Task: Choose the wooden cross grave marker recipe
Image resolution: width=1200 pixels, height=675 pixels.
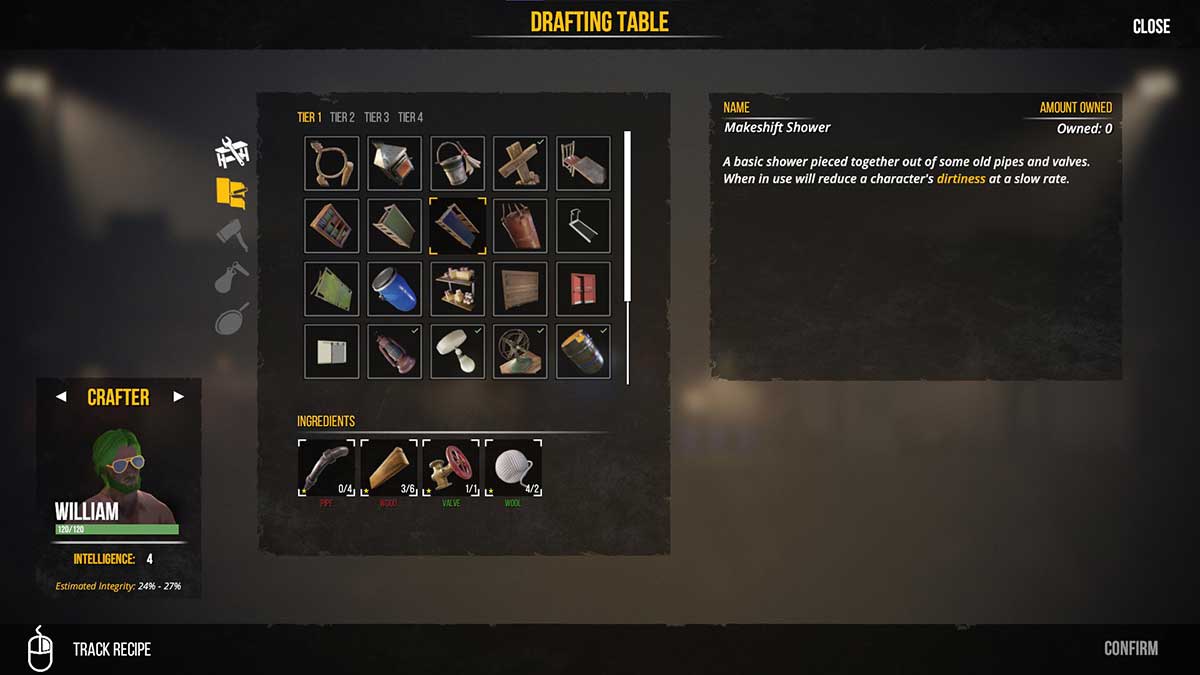Action: (x=520, y=163)
